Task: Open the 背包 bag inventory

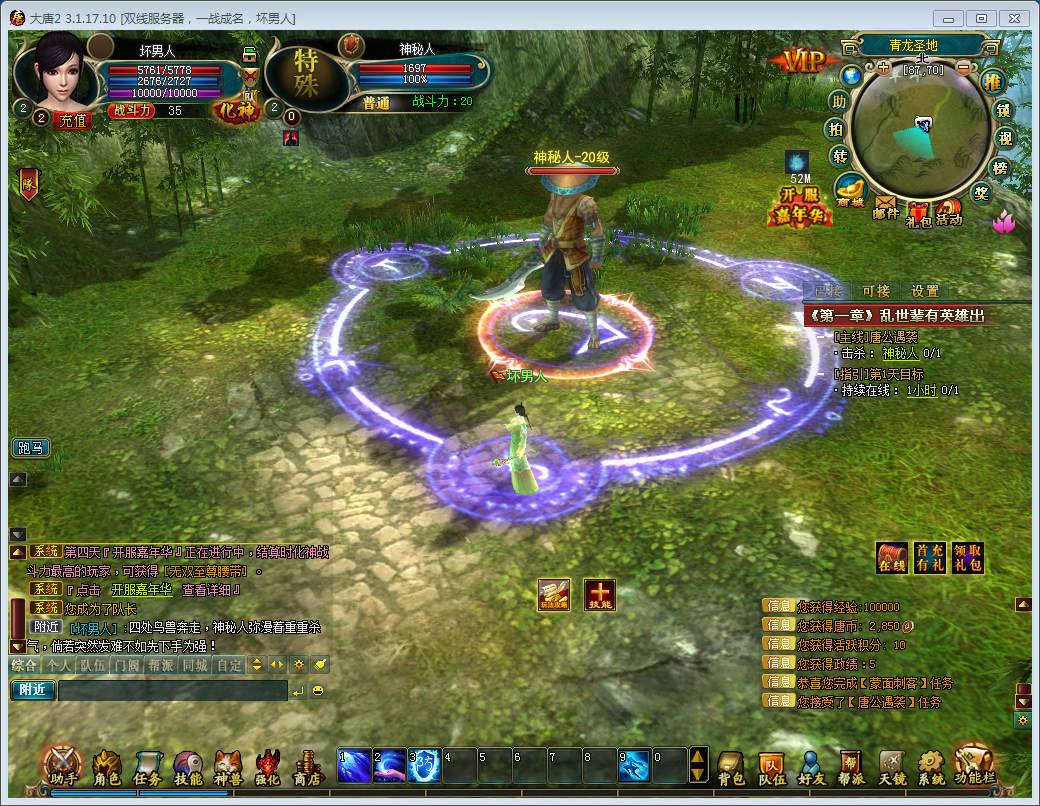Action: click(x=731, y=767)
